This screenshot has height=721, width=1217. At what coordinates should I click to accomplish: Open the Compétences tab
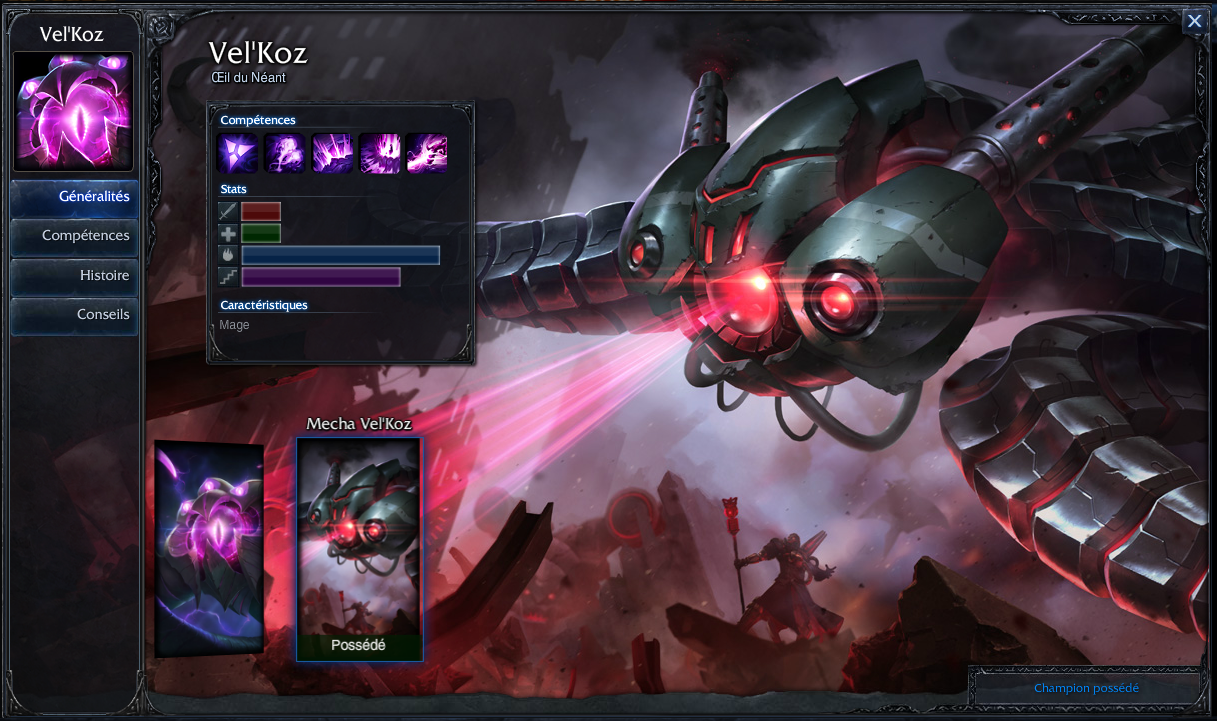click(x=75, y=236)
